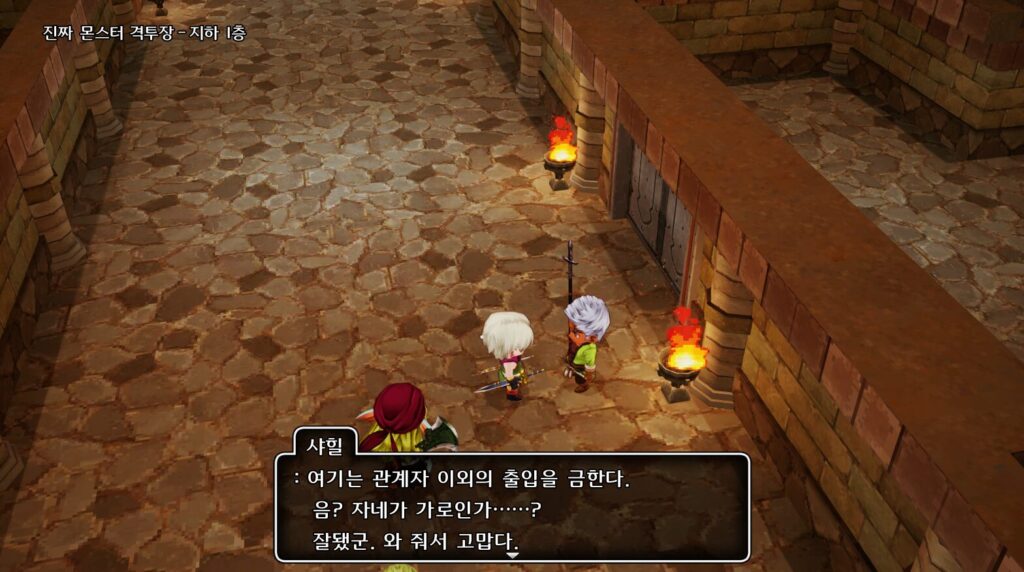Advance 샤힐's dialogue text box
Image resolution: width=1024 pixels, height=572 pixels.
pos(511,509)
